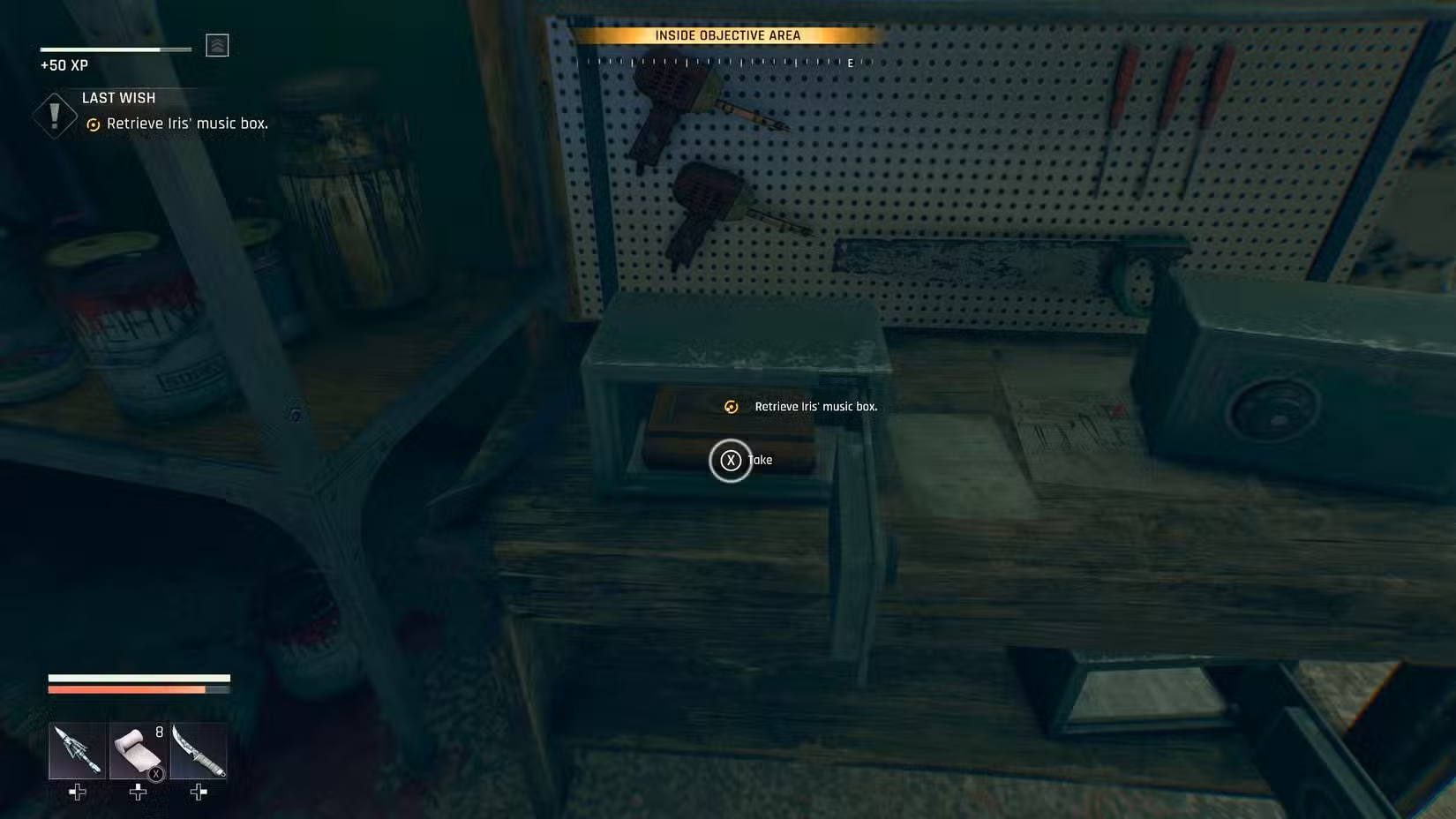
Task: Select the knife weapon slot icon
Action: coord(198,752)
